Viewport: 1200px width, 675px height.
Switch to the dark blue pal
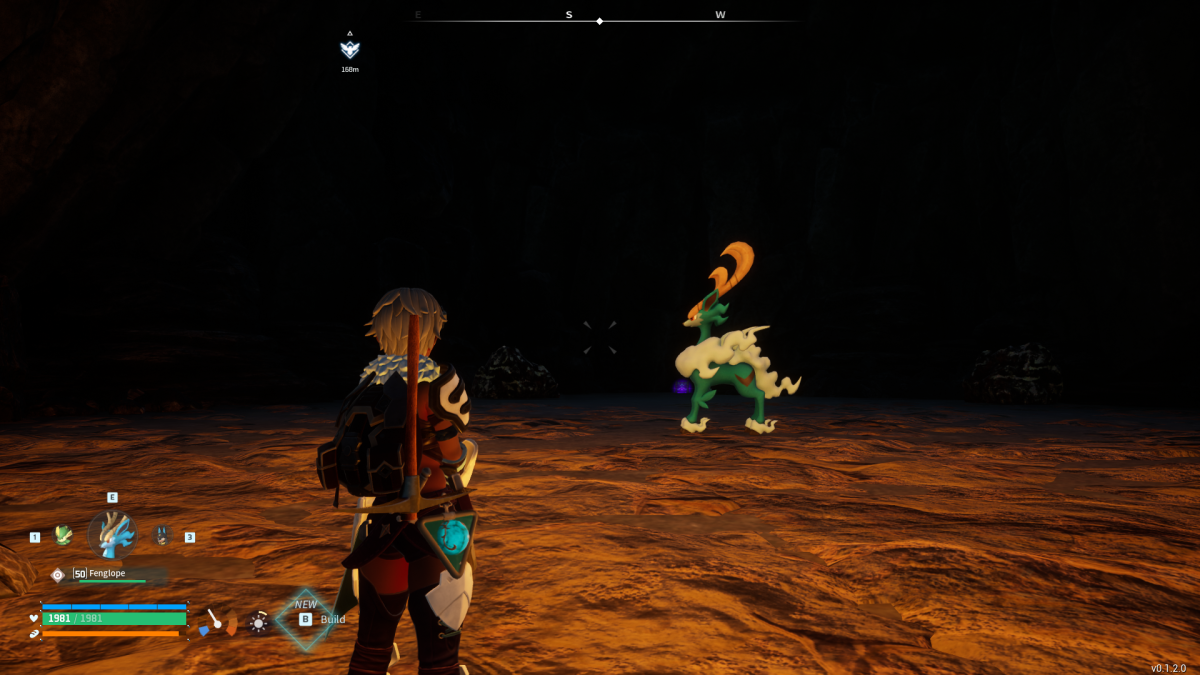point(162,536)
